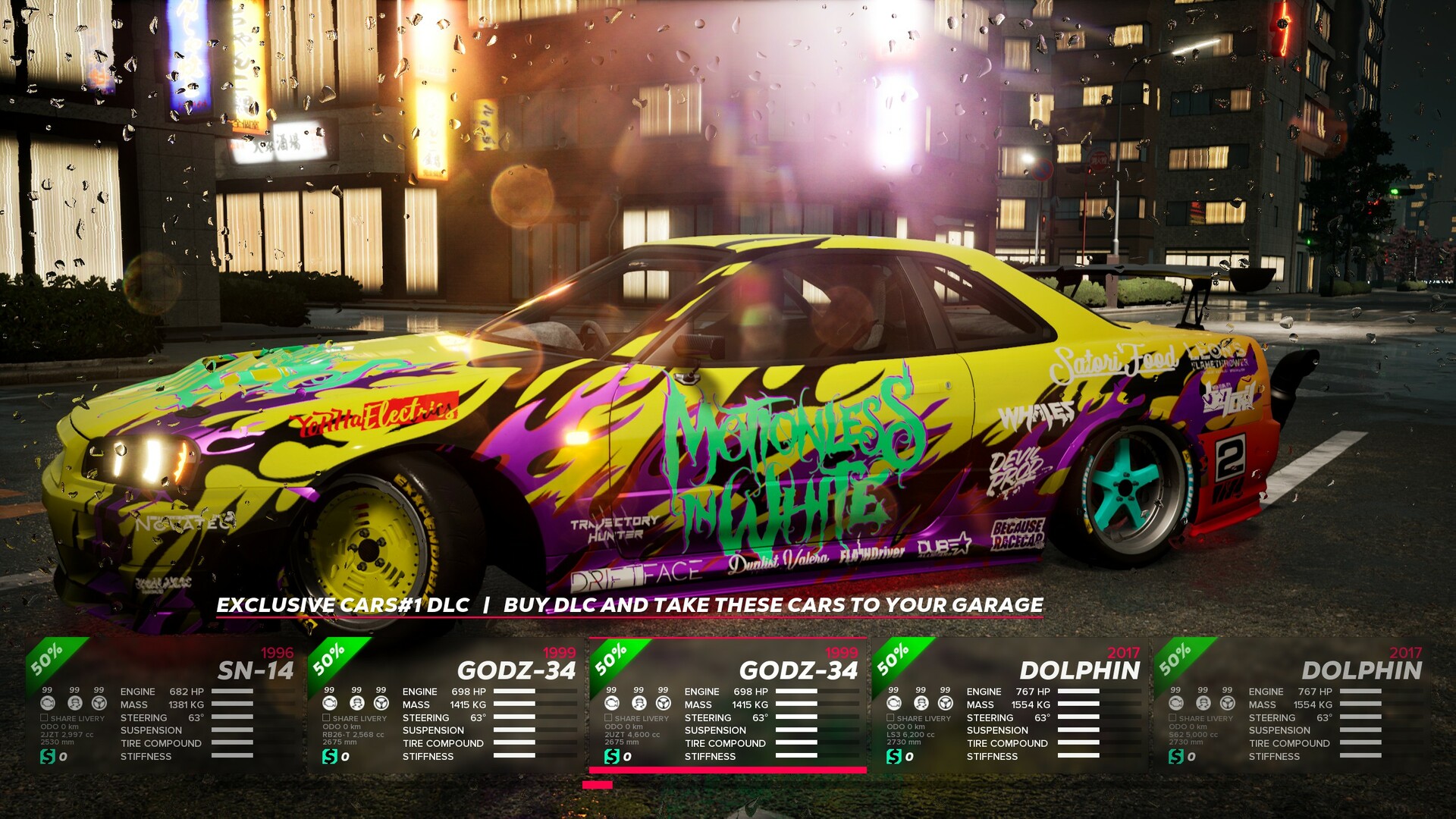Click the steering wheel icon on SN-14 card
The height and width of the screenshot is (819, 1456).
[99, 704]
